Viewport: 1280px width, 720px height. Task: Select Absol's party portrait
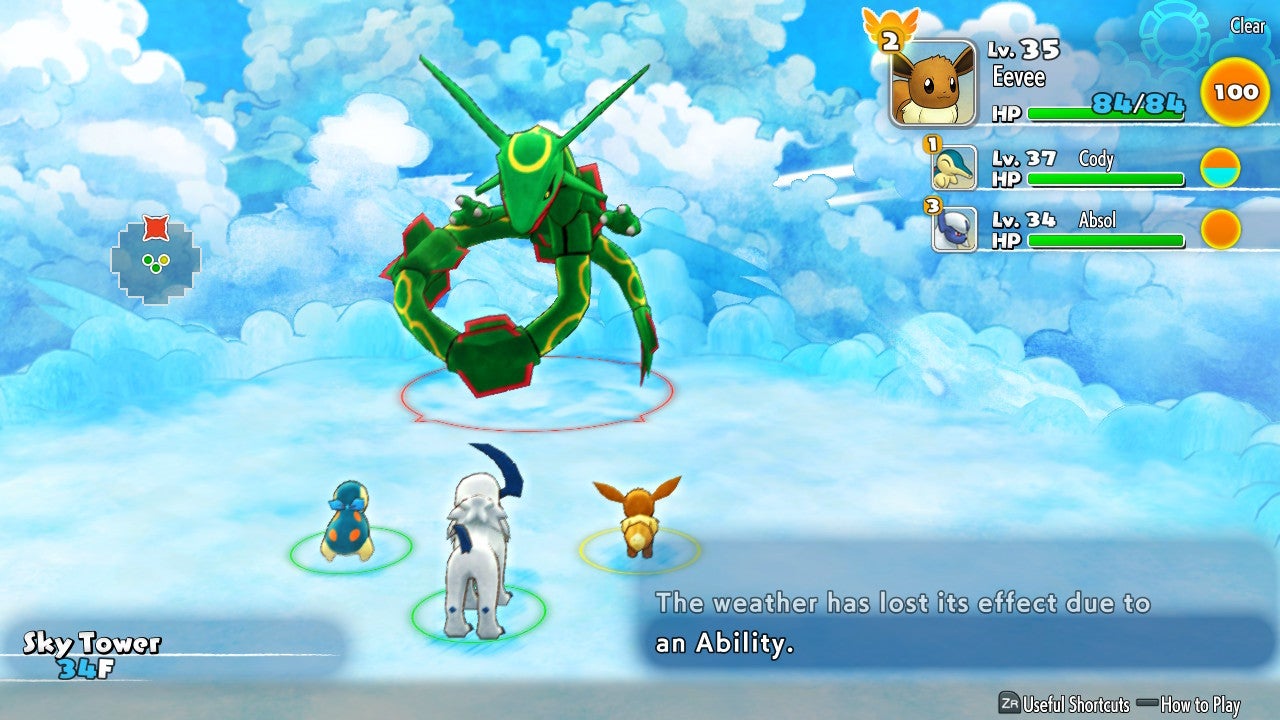click(954, 229)
